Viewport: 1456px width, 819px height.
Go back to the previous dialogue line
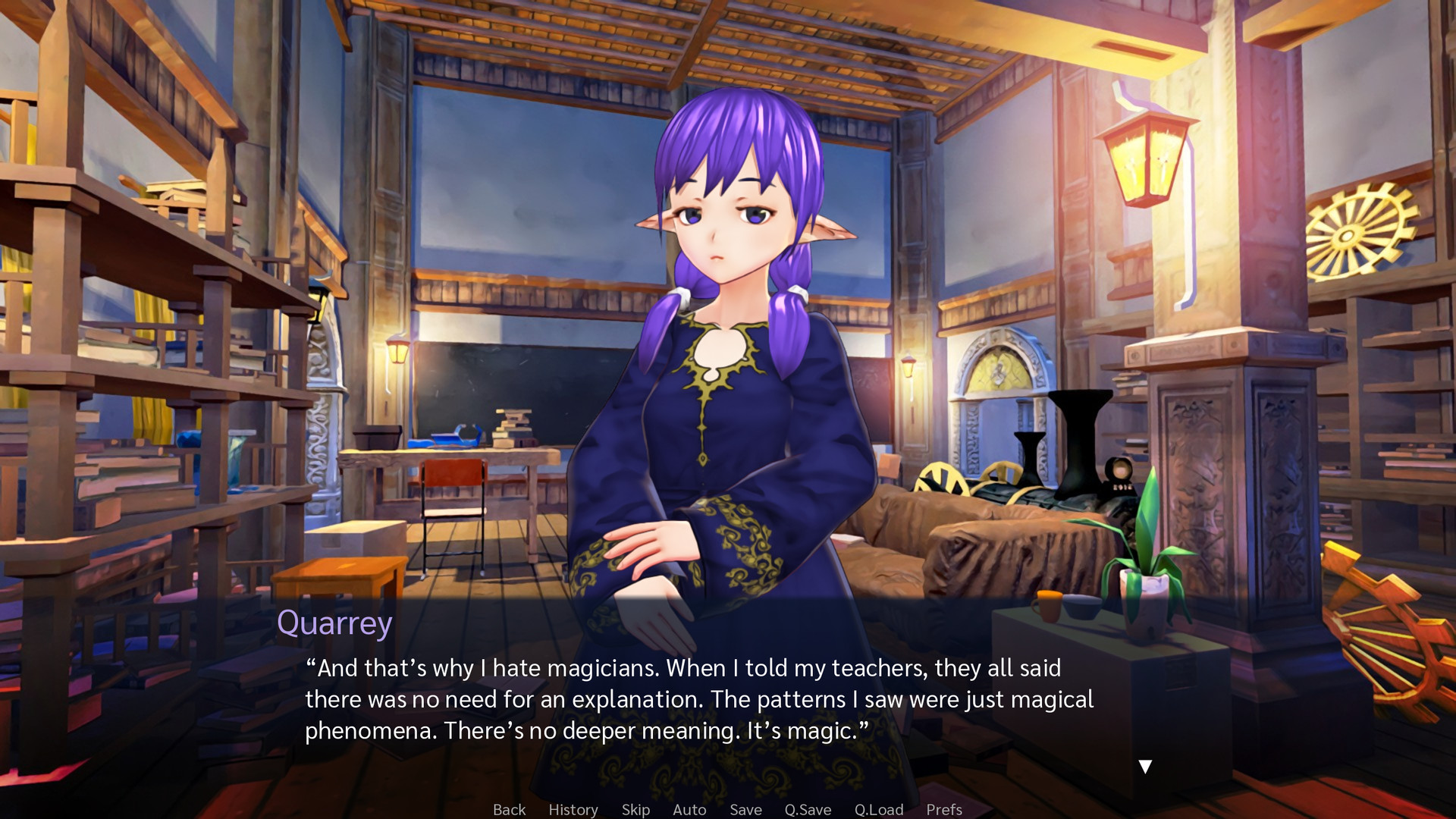pos(509,809)
